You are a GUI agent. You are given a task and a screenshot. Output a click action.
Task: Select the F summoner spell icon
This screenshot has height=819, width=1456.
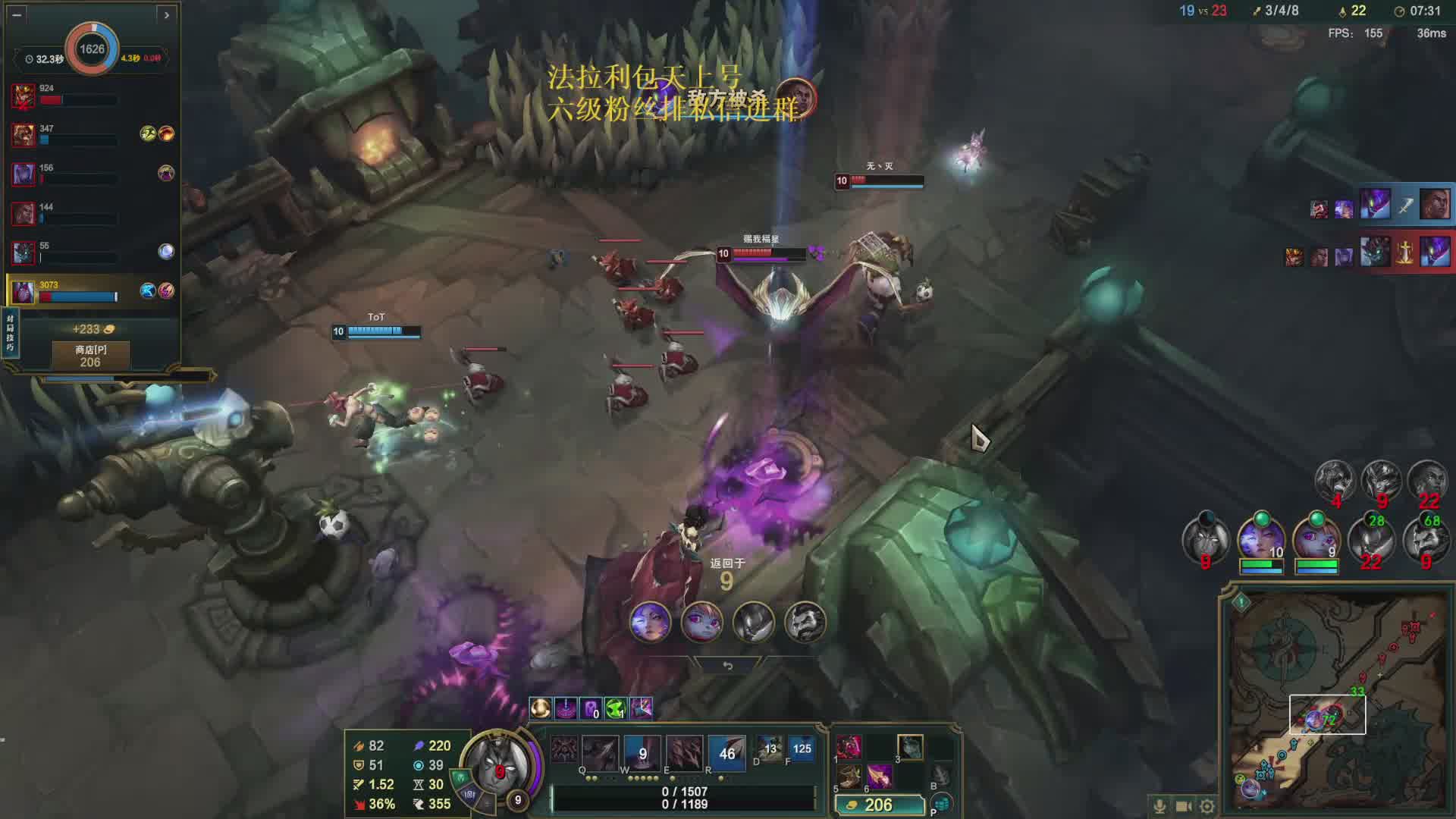[x=801, y=748]
